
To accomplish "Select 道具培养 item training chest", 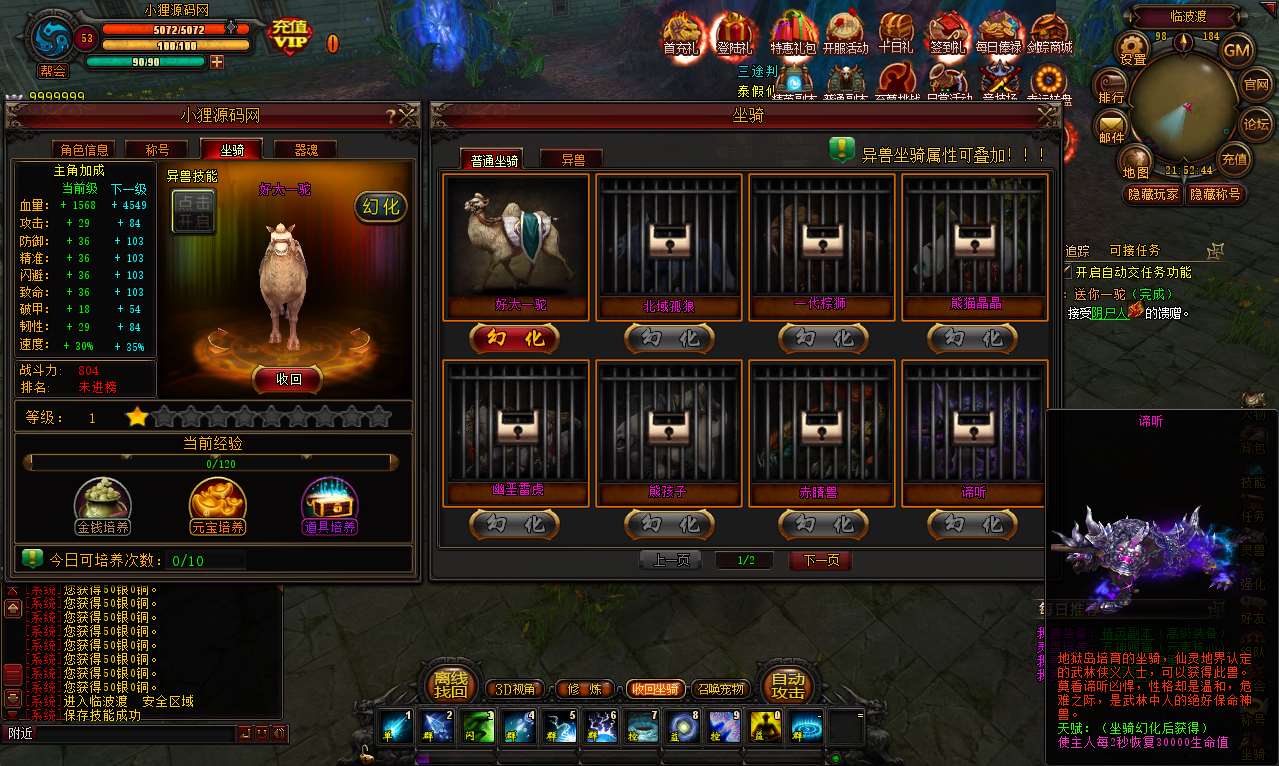I will 330,505.
